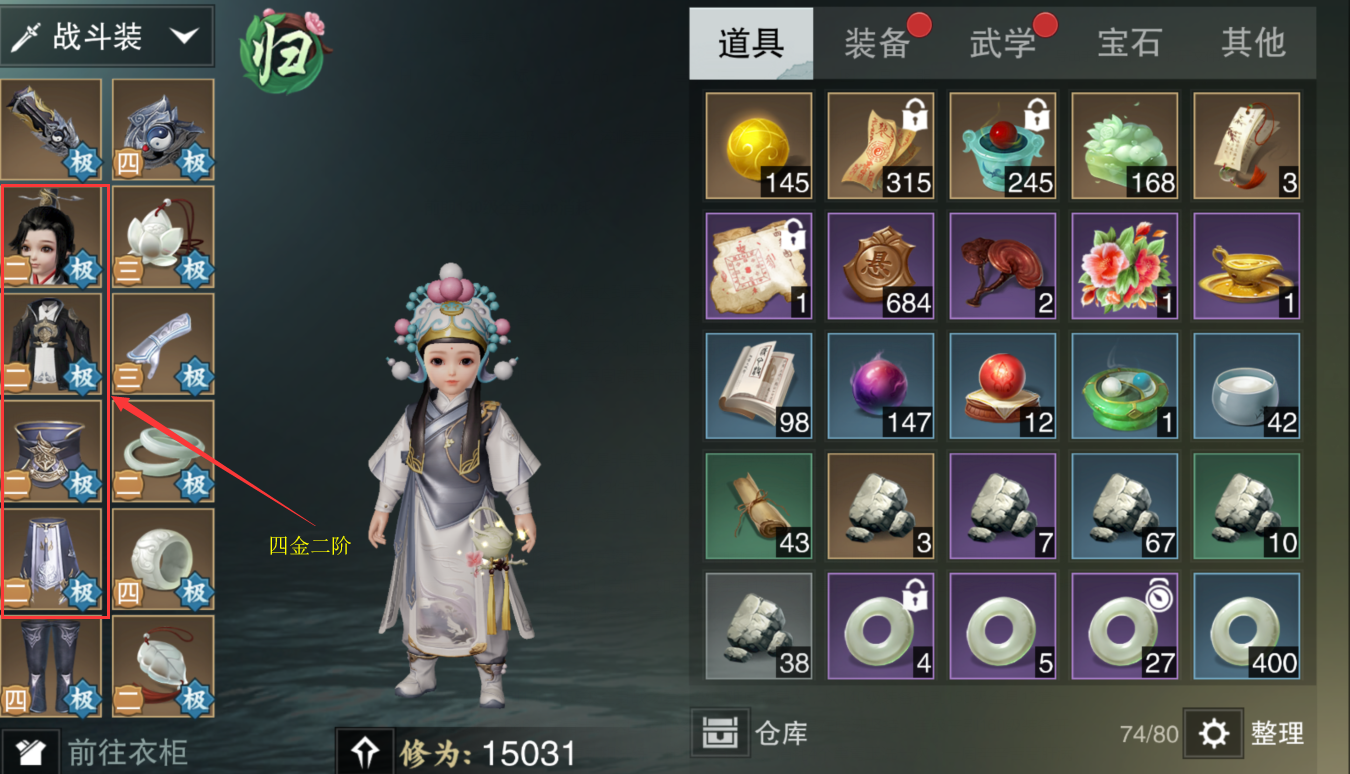1350x774 pixels.
Task: Select the purple orb item stack of 147
Action: pos(880,385)
